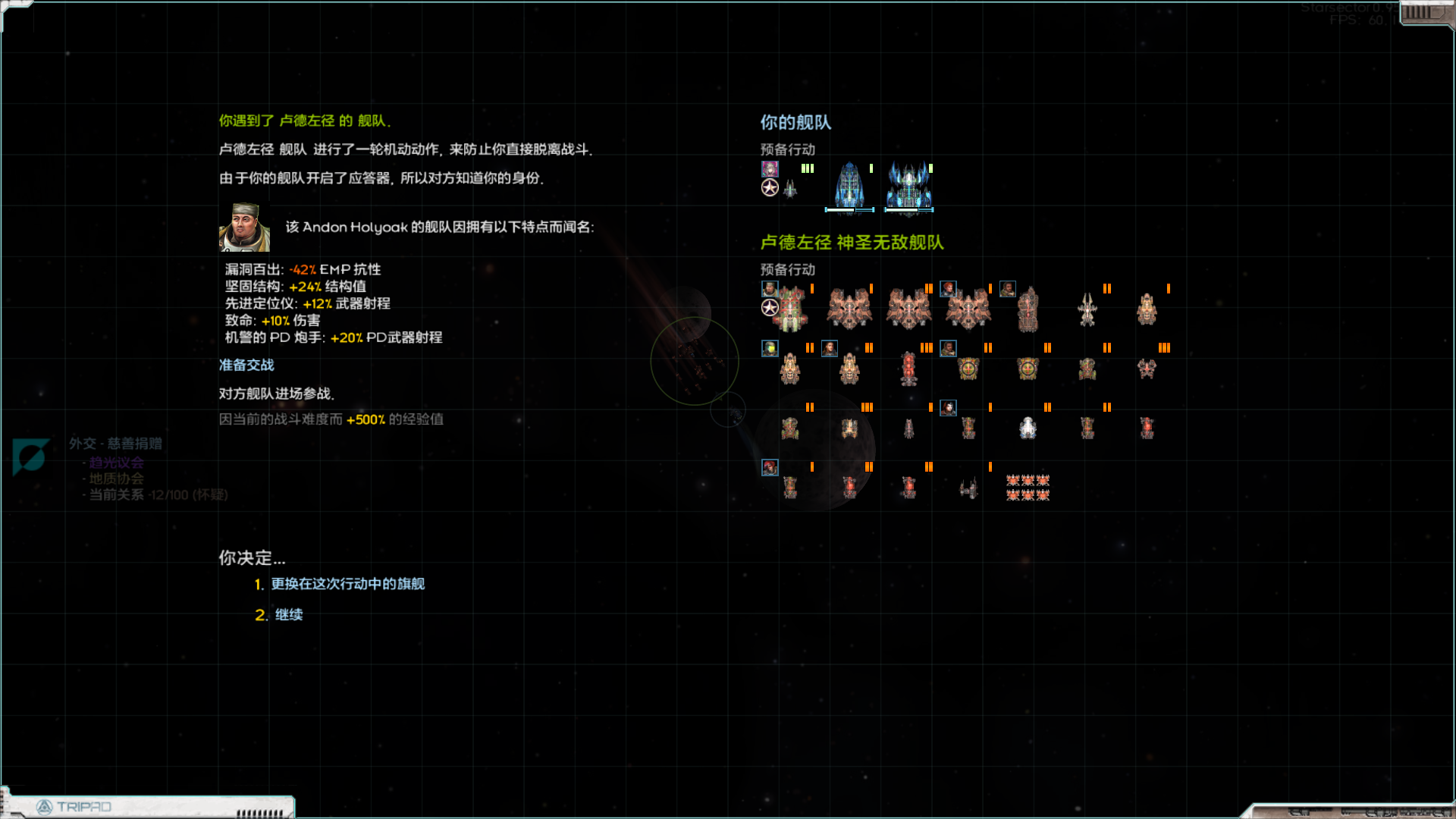The width and height of the screenshot is (1456, 819).
Task: Select the 继续 (continue) dialogue option
Action: [x=288, y=615]
